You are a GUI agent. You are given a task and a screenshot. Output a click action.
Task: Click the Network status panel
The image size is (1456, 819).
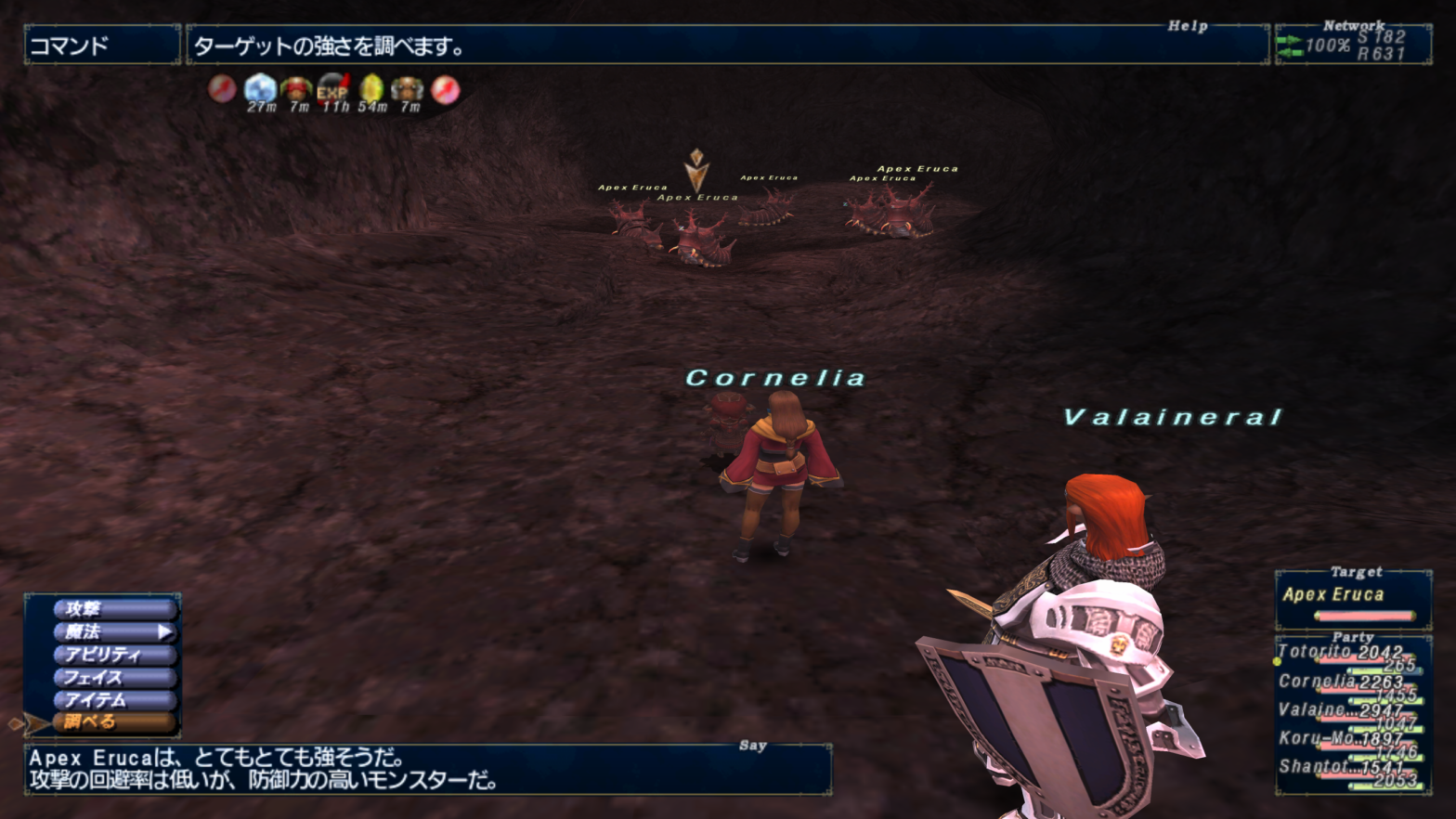(x=1353, y=45)
